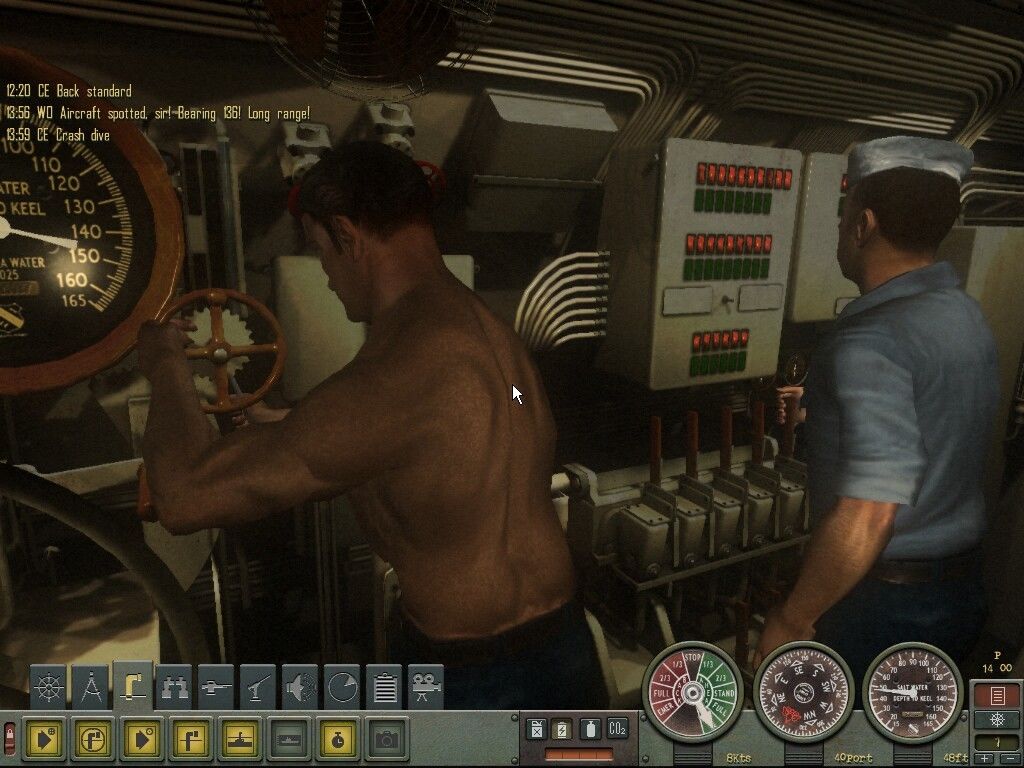The width and height of the screenshot is (1024, 768).
Task: Open the radar screen station
Action: (342, 687)
